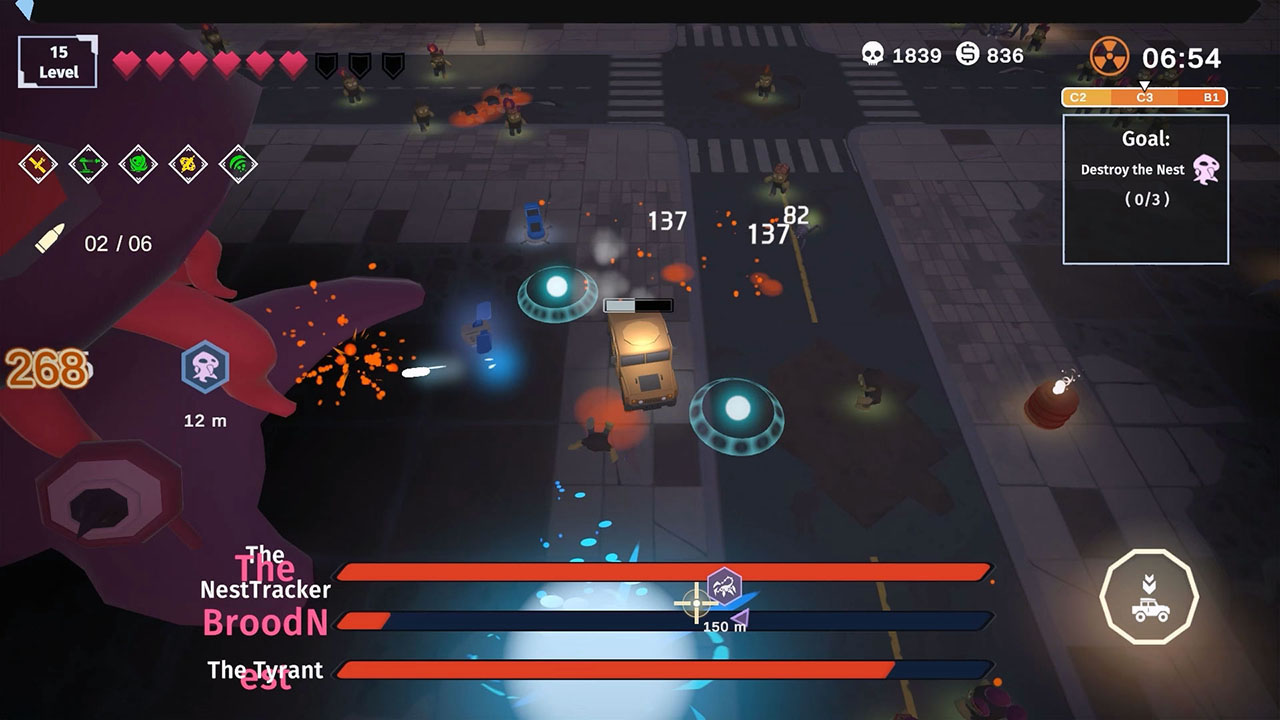Select the green turret skill icon
The width and height of the screenshot is (1280, 720).
click(88, 163)
